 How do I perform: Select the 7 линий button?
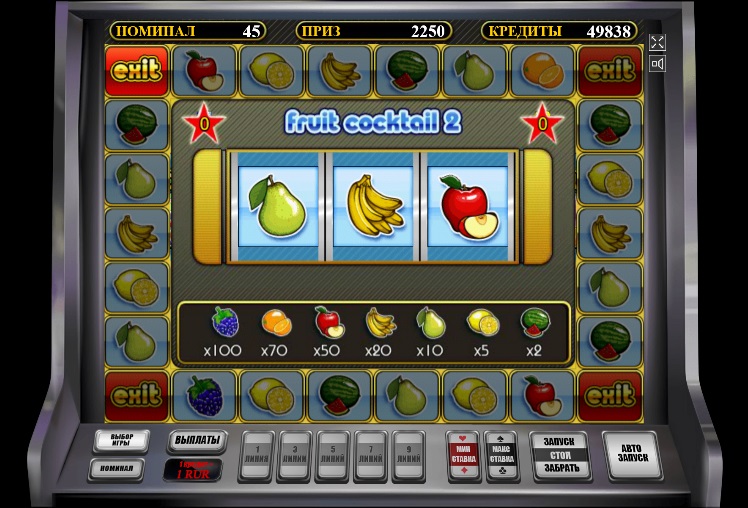point(370,455)
